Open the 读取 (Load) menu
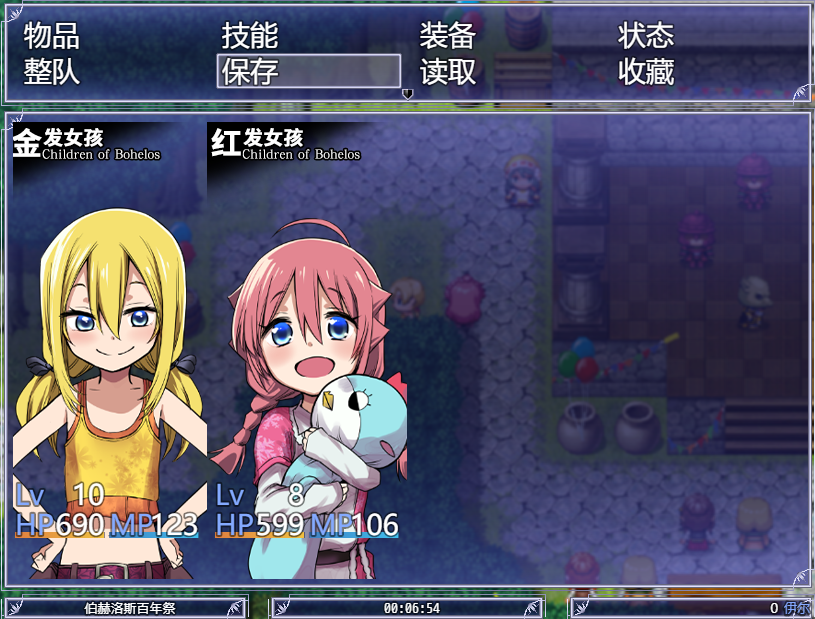This screenshot has height=619, width=815. tap(447, 72)
